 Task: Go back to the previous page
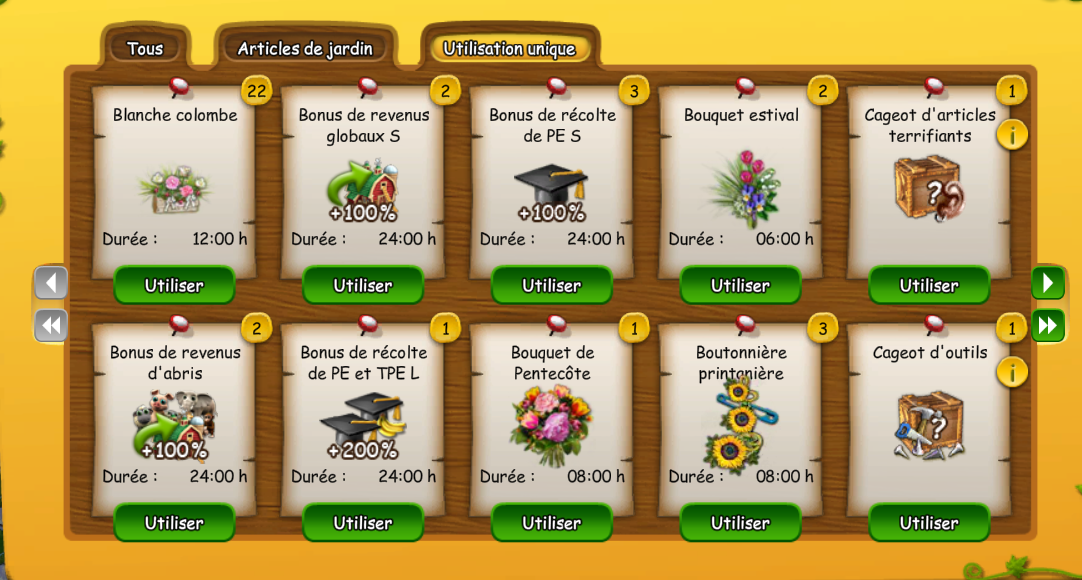tap(51, 283)
